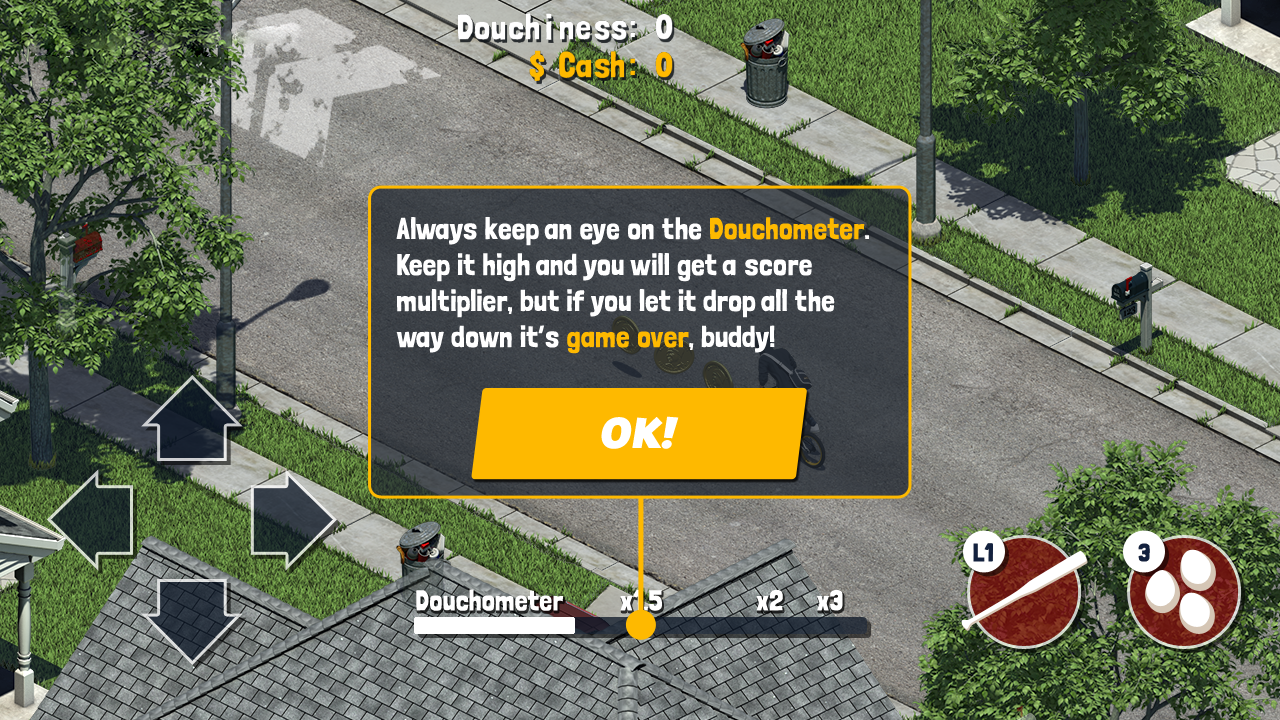Click the red game over text in the dialog
This screenshot has width=1280, height=720.
point(629,338)
